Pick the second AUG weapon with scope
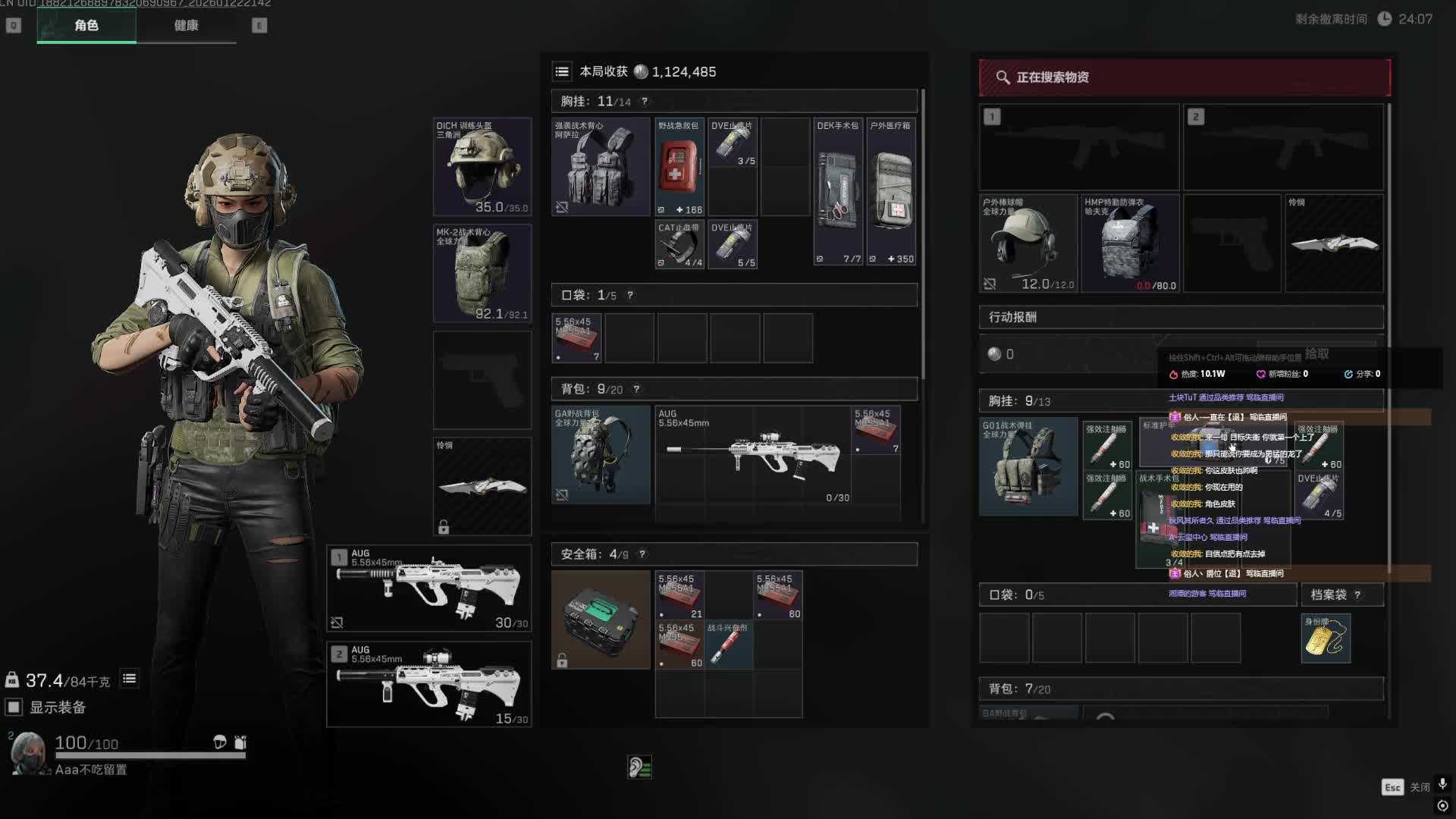This screenshot has height=819, width=1456. (429, 685)
